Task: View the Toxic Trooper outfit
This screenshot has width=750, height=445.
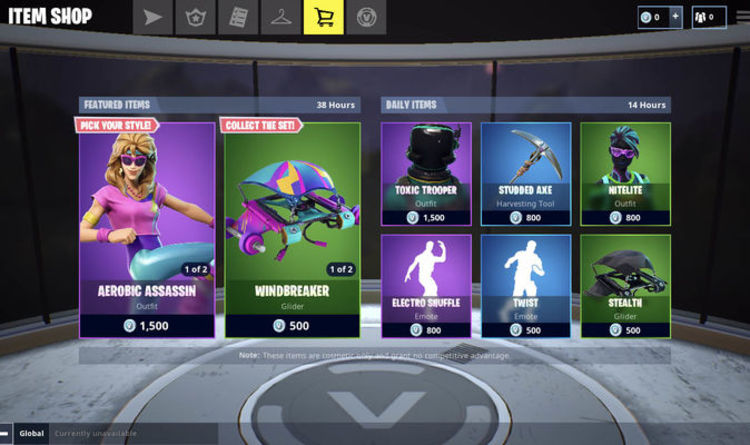Action: pyautogui.click(x=426, y=174)
